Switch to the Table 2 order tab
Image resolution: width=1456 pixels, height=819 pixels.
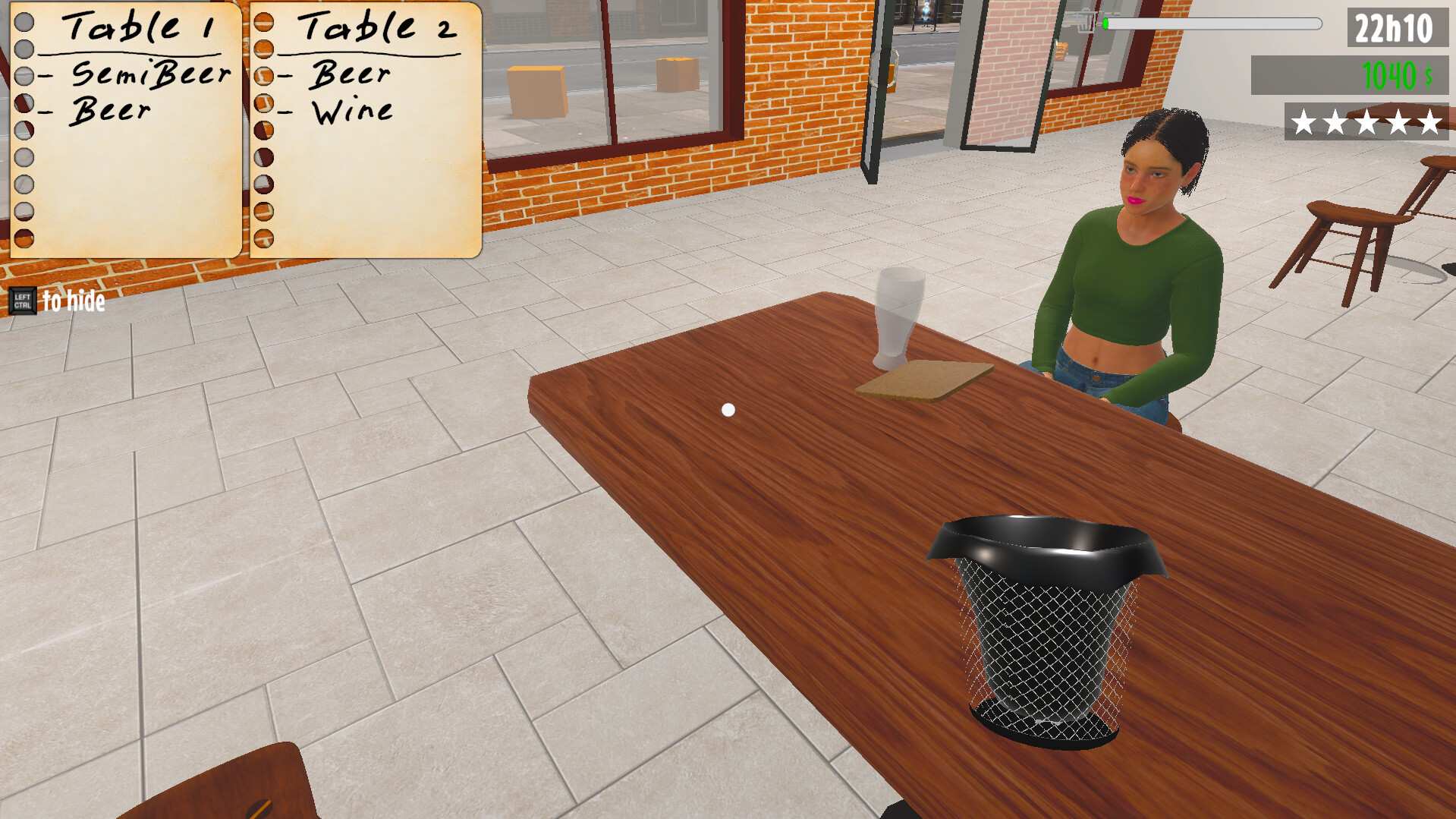(378, 29)
